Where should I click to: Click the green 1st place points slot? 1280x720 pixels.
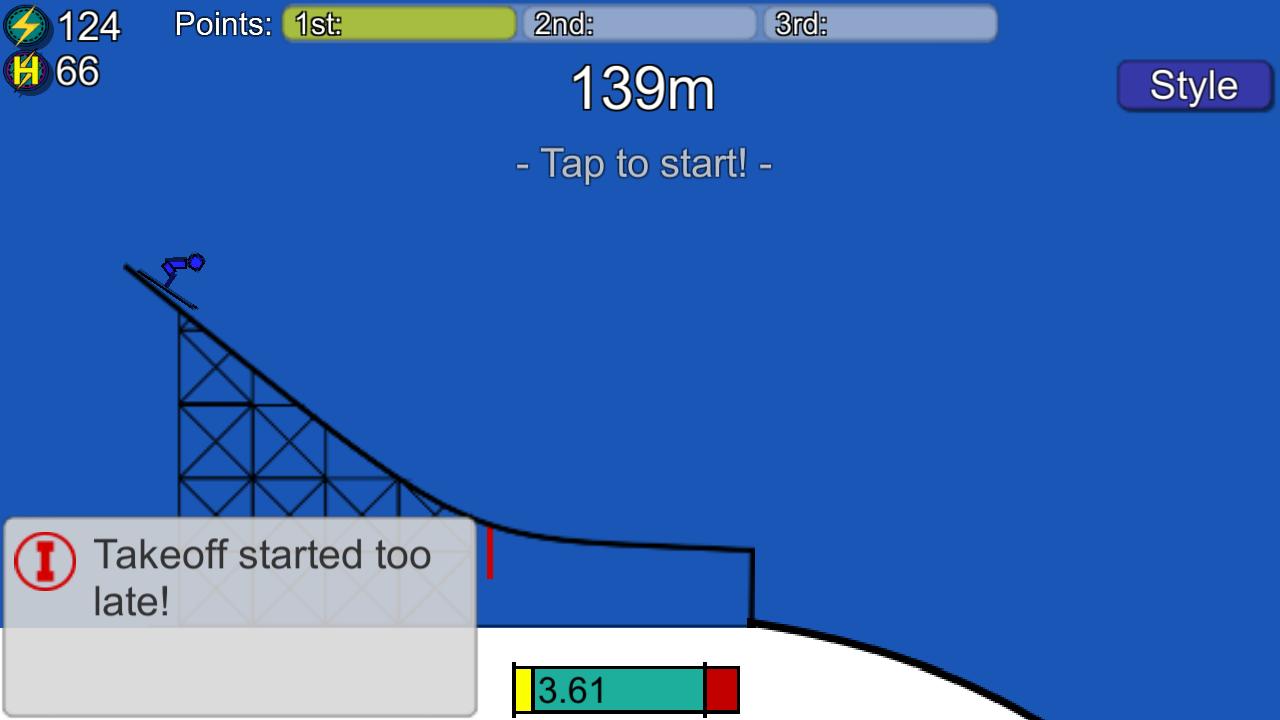click(398, 23)
